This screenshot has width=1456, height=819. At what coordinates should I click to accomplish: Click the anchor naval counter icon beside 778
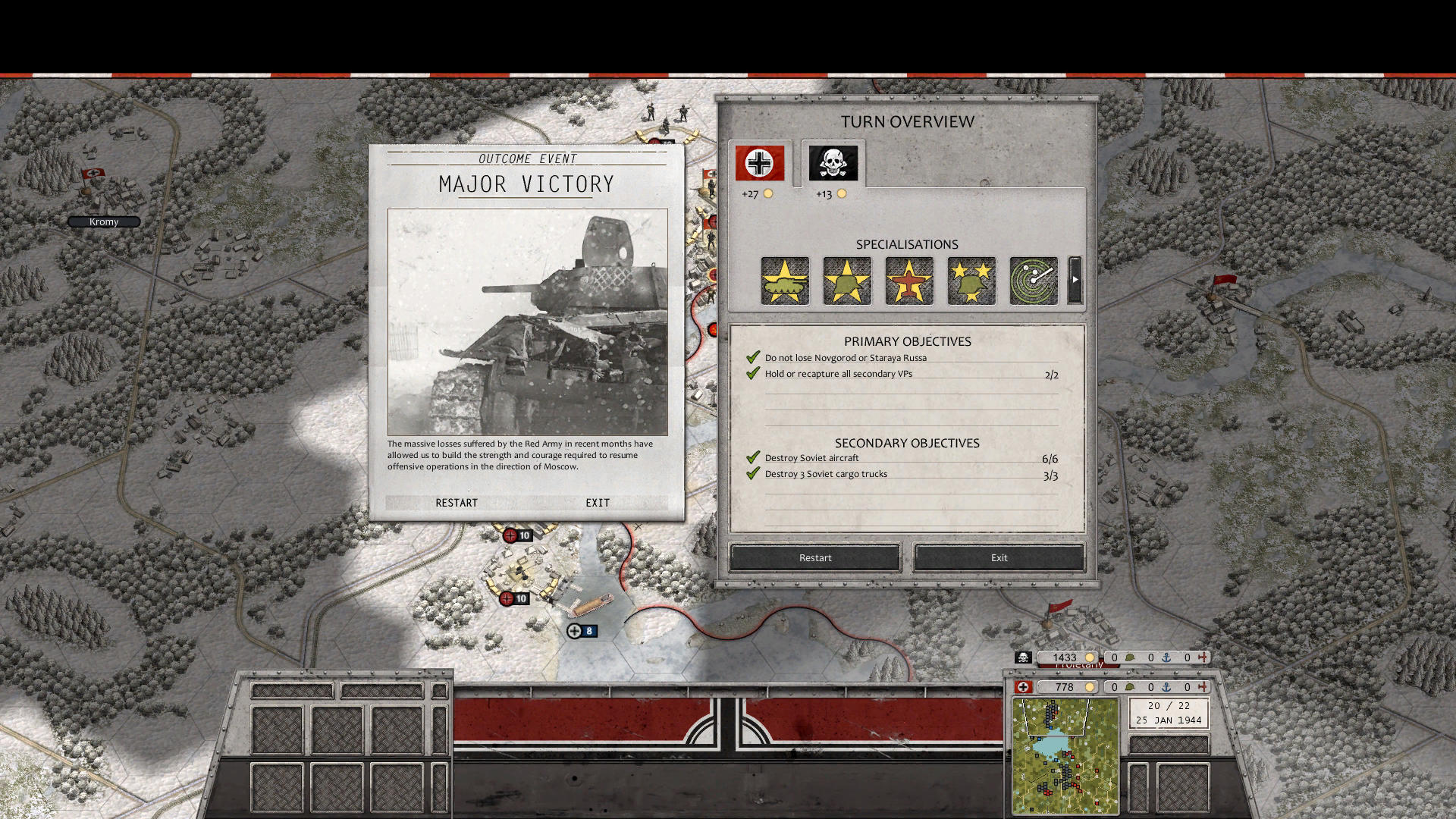tap(1166, 687)
